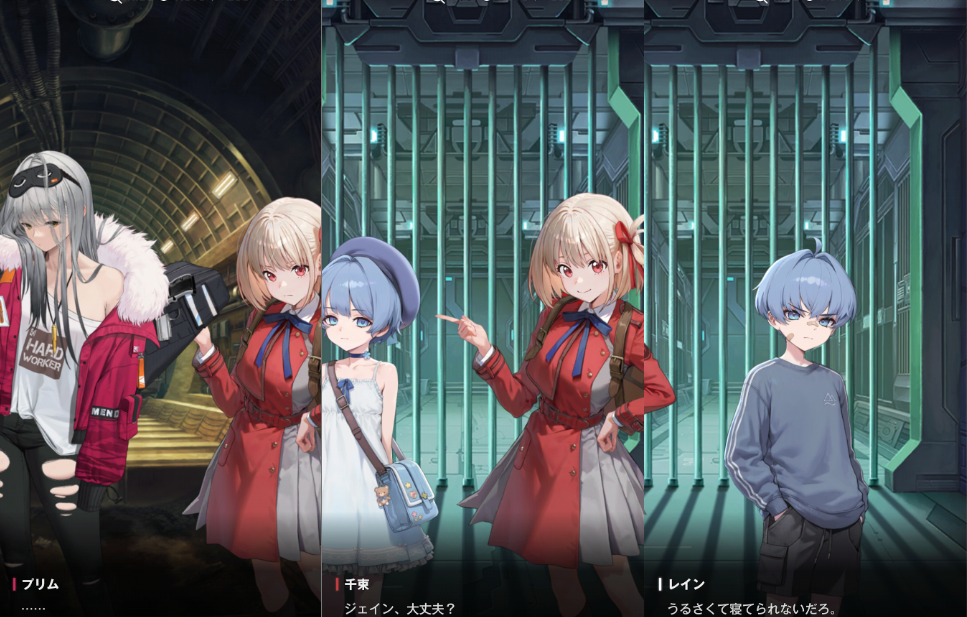Screen dimensions: 967x617
Task: Continue past 千束's 'ジェイン、大丈夫？' dialogue line
Action: pyautogui.click(x=482, y=597)
